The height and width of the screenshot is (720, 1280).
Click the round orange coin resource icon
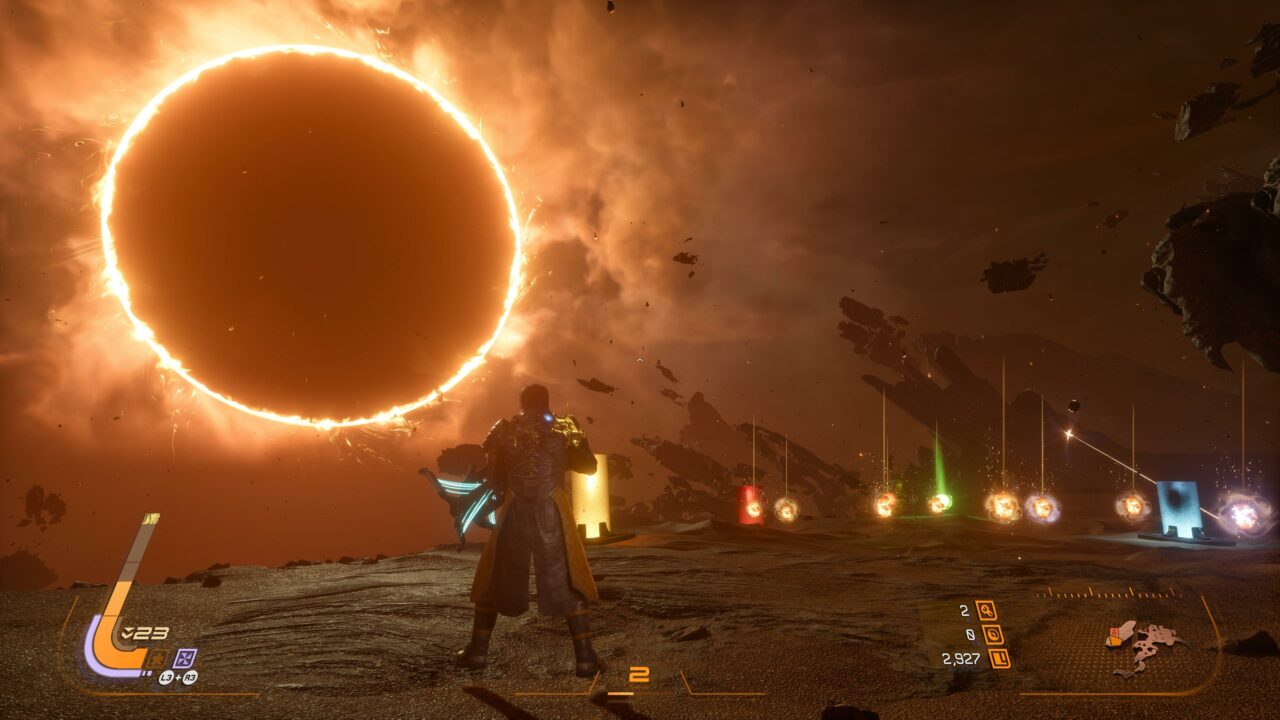pyautogui.click(x=992, y=634)
